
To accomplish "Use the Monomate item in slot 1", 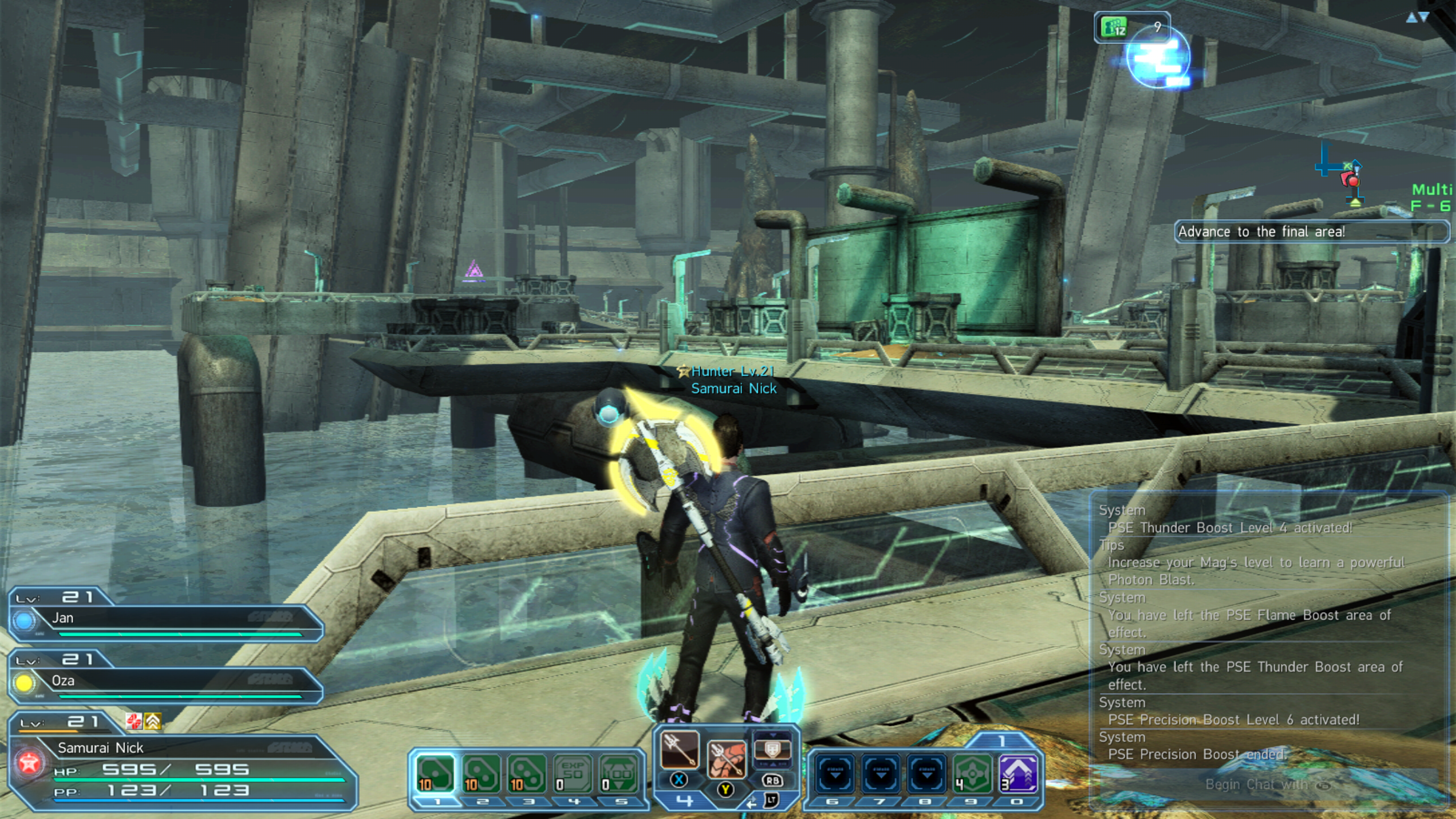I will click(435, 773).
